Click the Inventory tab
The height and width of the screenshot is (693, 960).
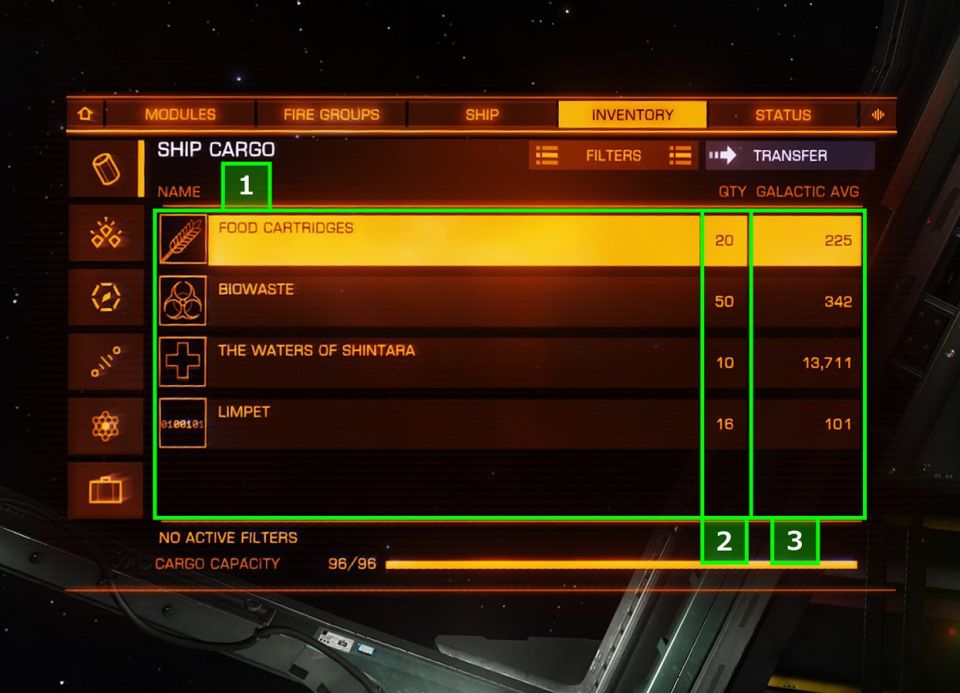(632, 115)
